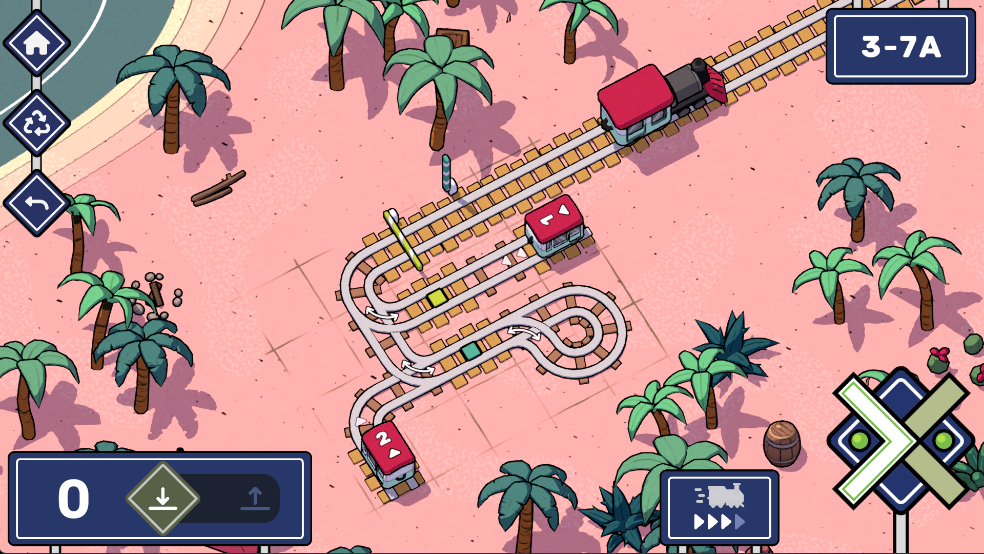Change the train speed setting

tap(719, 508)
